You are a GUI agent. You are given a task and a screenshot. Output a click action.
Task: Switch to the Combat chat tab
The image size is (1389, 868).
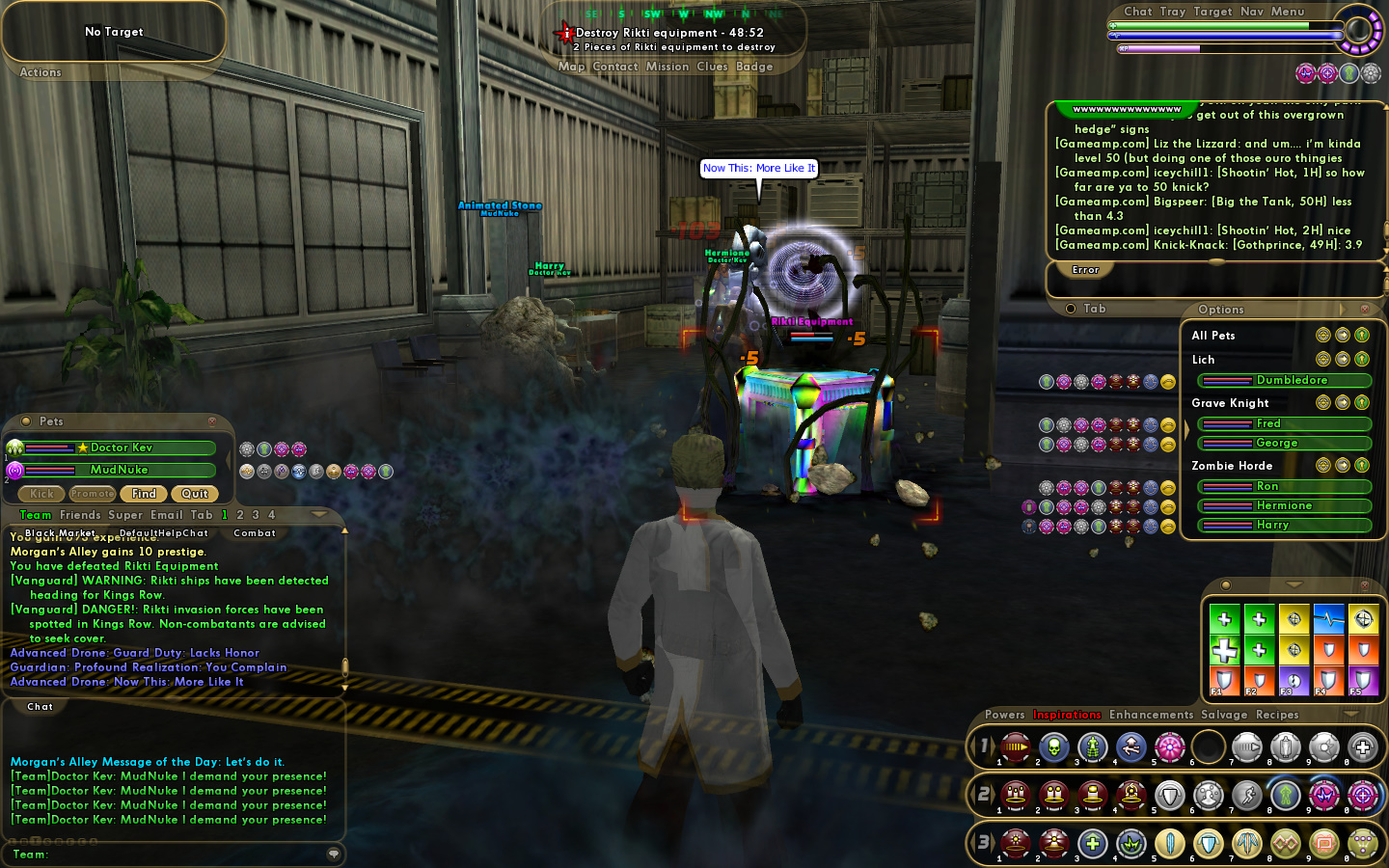click(255, 533)
